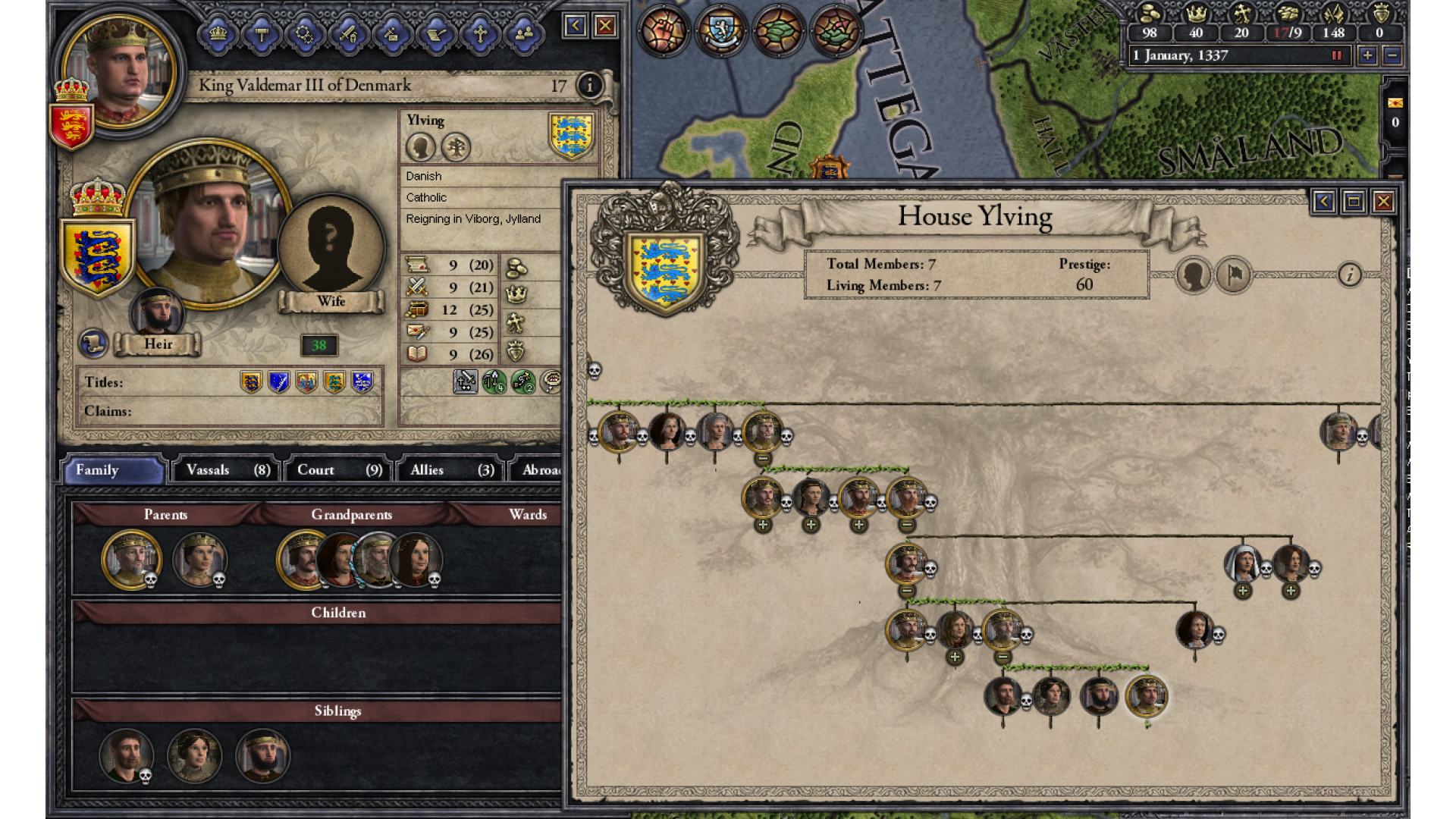Close the character panel
The height and width of the screenshot is (819, 1456).
pos(605,27)
